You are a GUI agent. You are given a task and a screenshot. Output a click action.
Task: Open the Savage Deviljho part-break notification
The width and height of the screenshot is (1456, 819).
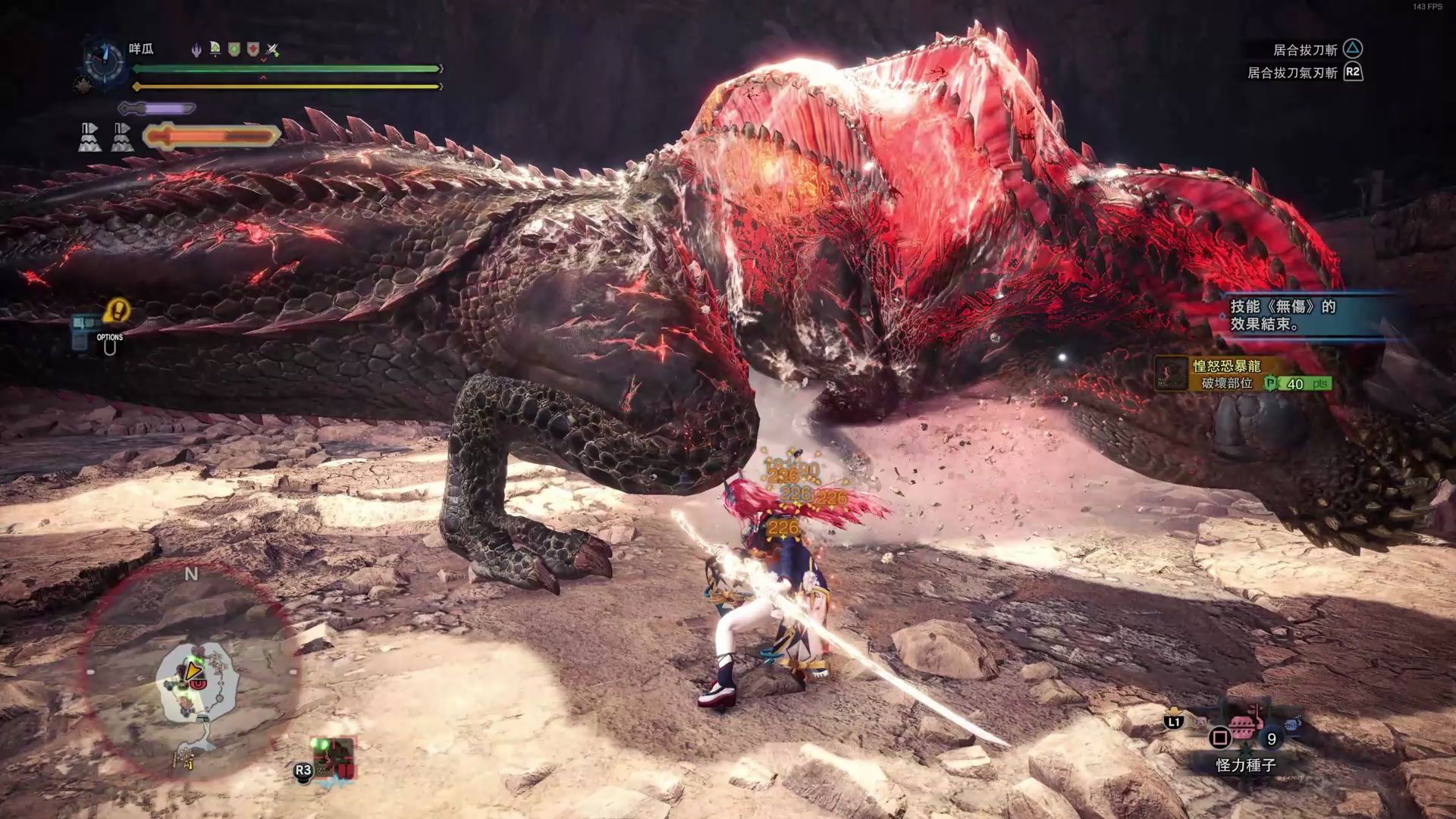(x=1244, y=375)
